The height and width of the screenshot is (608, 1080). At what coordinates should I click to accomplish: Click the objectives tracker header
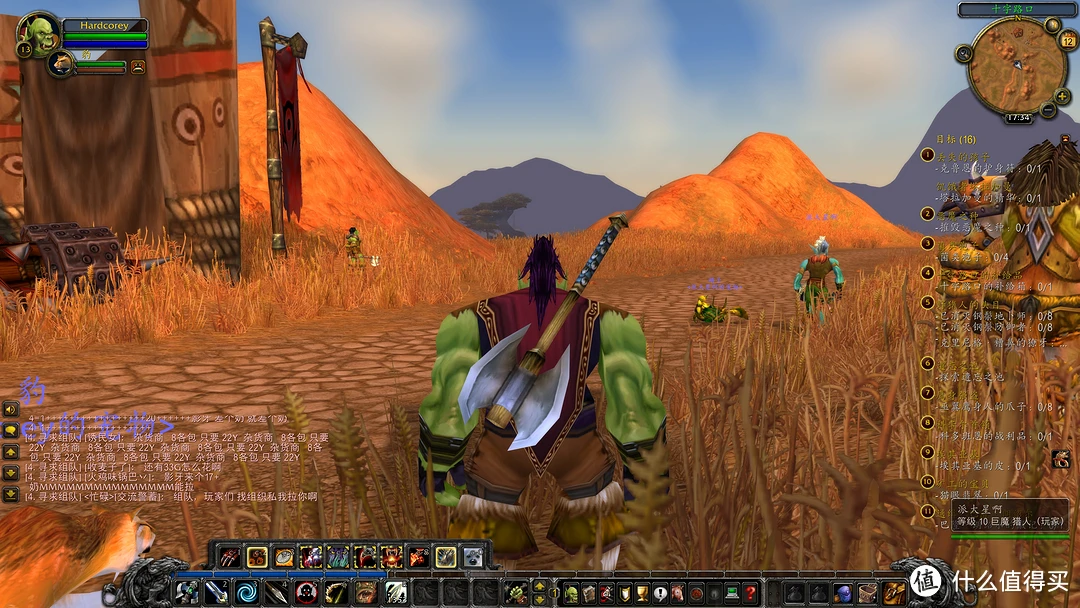click(x=955, y=139)
